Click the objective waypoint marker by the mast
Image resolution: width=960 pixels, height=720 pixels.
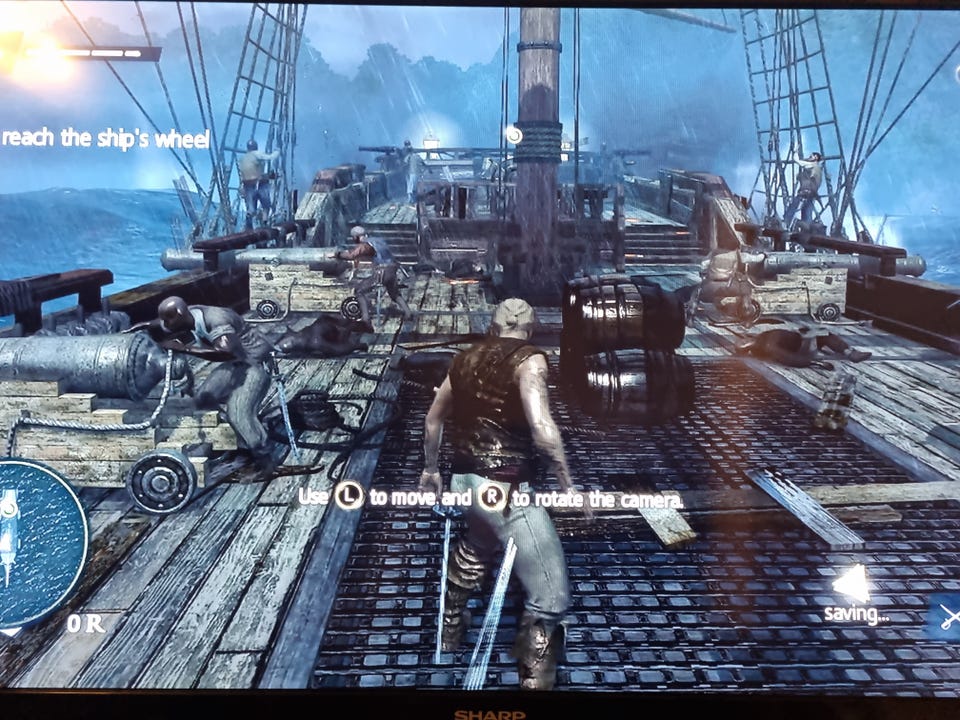tap(514, 134)
